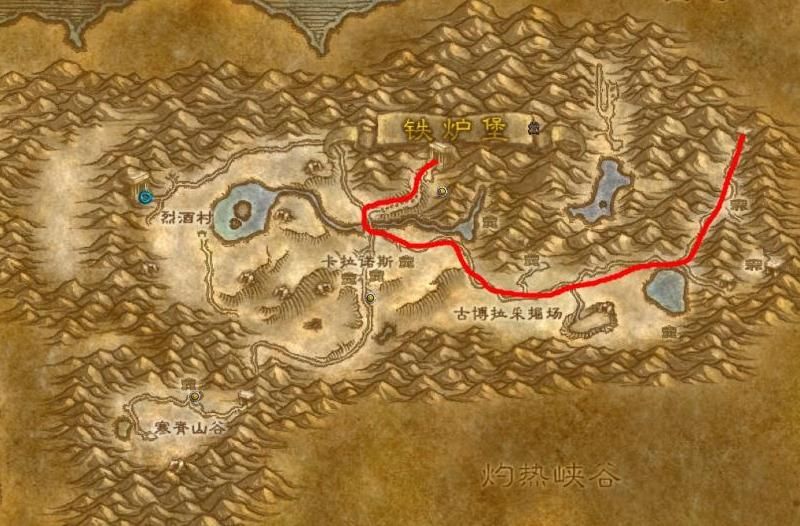Click the yellow dot marker below 铁炉堡 gate
Screen dimensions: 800x526
(x=441, y=189)
